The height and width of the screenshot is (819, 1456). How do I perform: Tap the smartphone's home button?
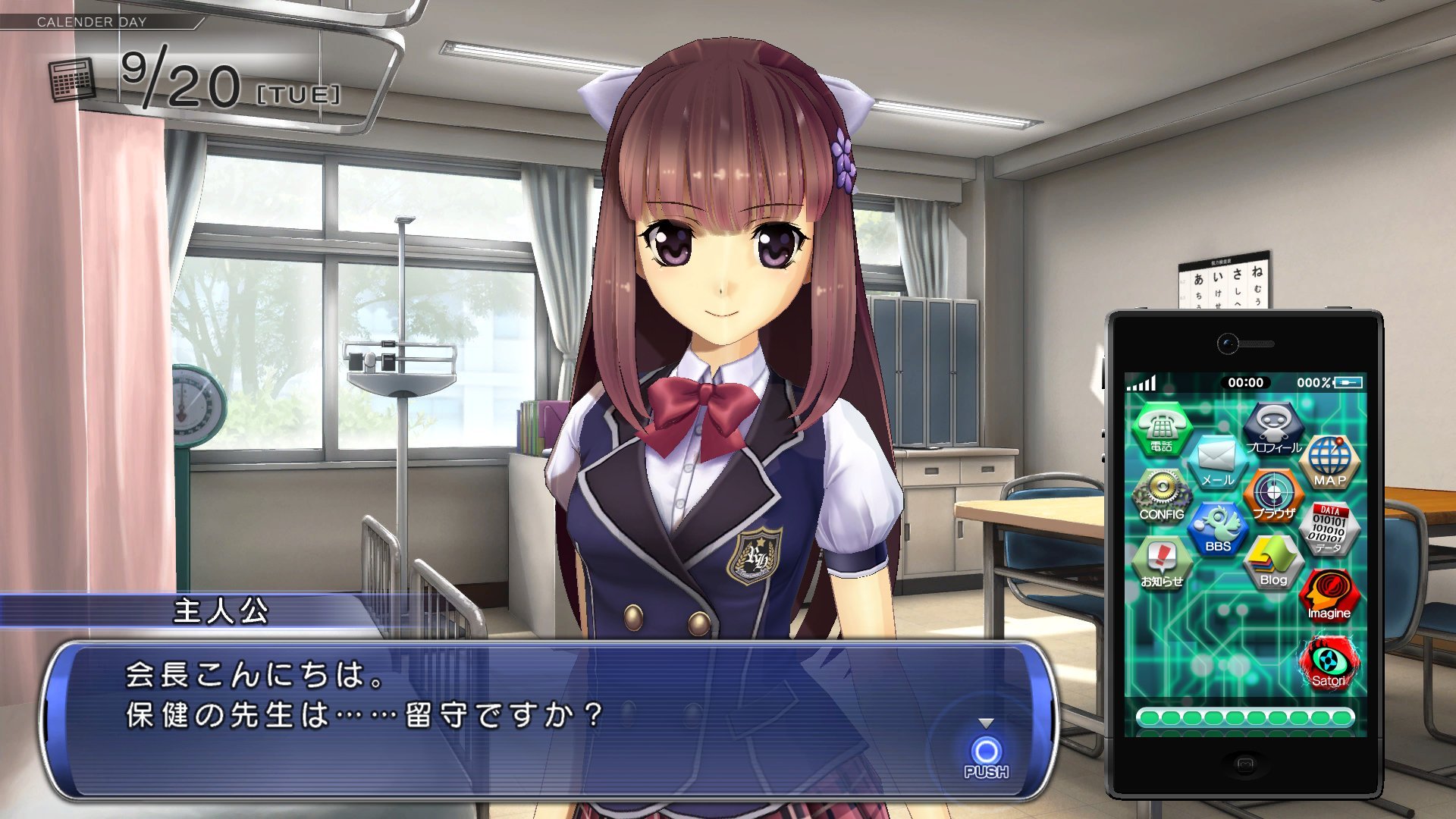1244,764
